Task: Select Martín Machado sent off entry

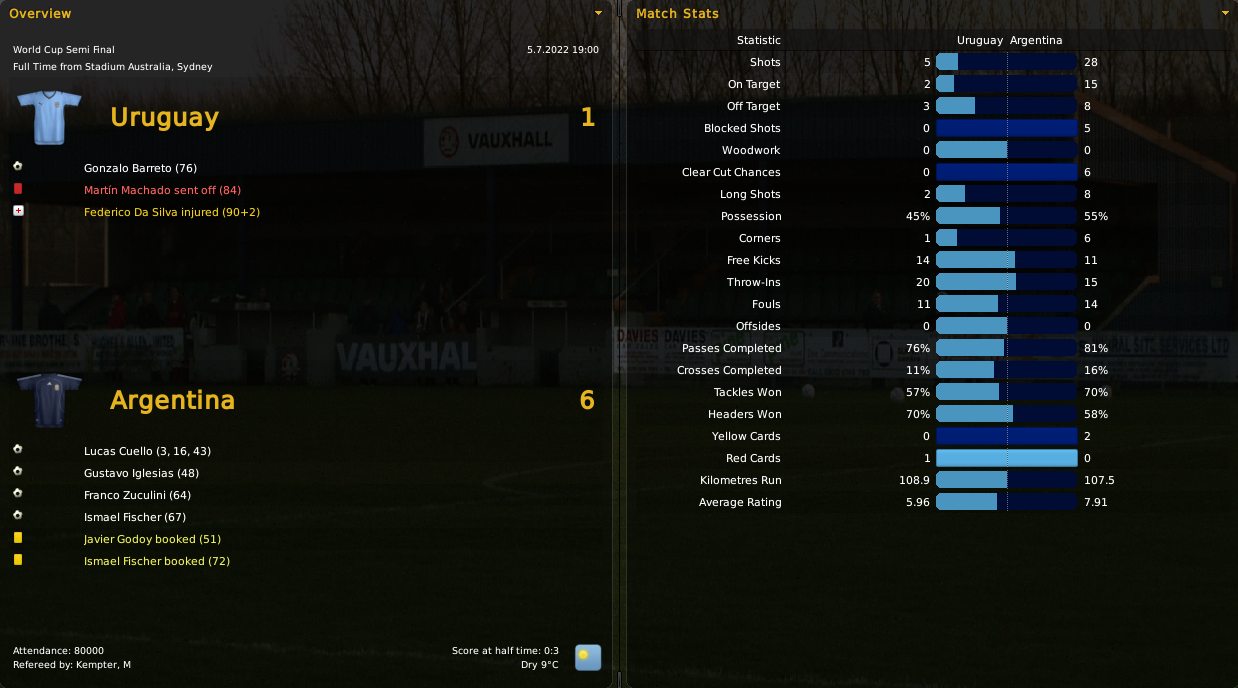Action: tap(162, 190)
